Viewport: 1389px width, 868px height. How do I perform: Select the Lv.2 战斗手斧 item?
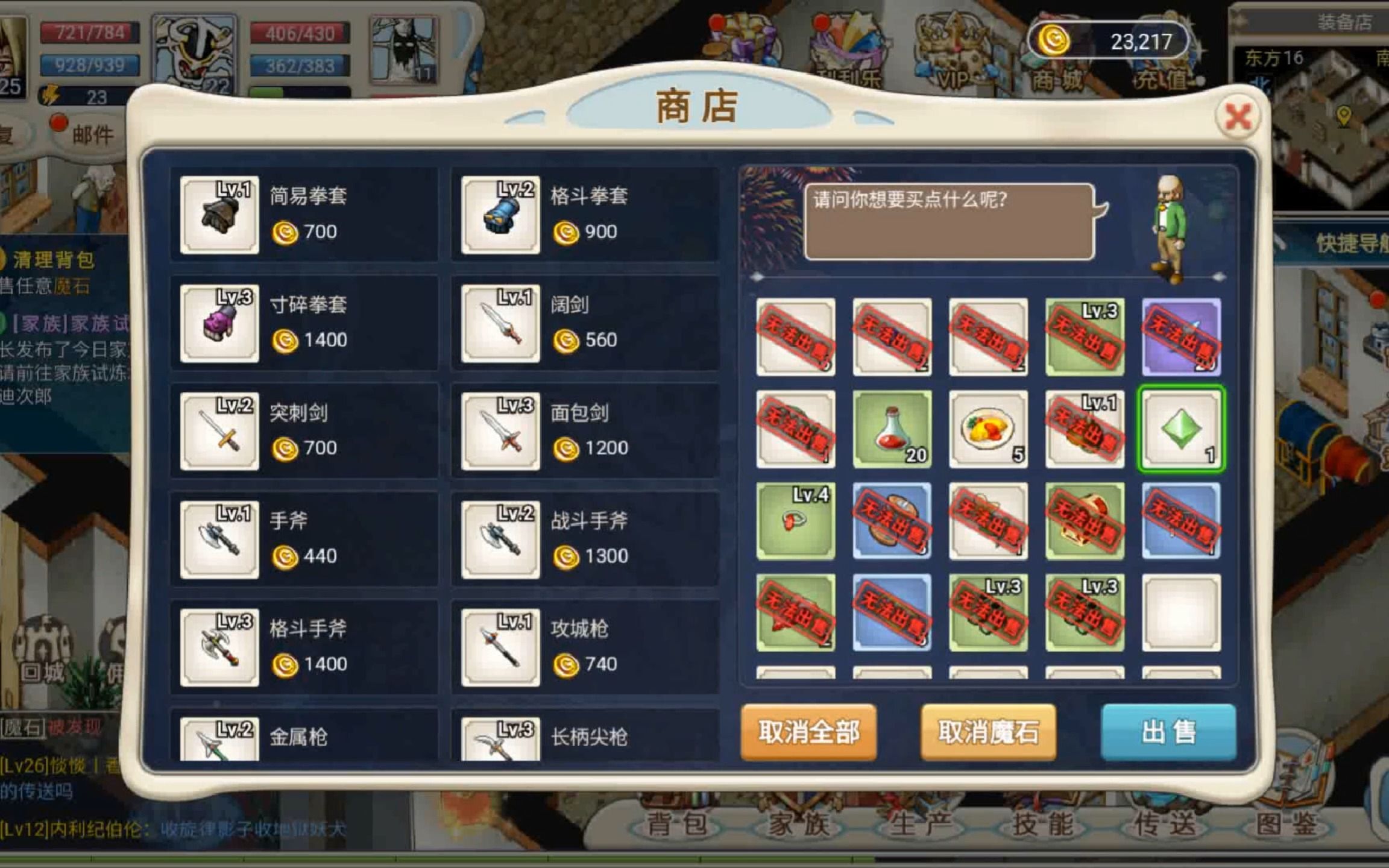point(582,539)
